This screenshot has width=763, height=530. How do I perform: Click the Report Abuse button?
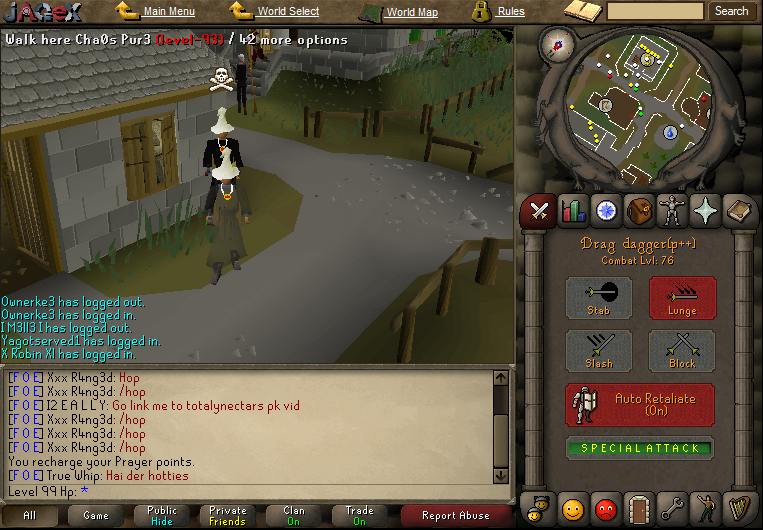454,516
